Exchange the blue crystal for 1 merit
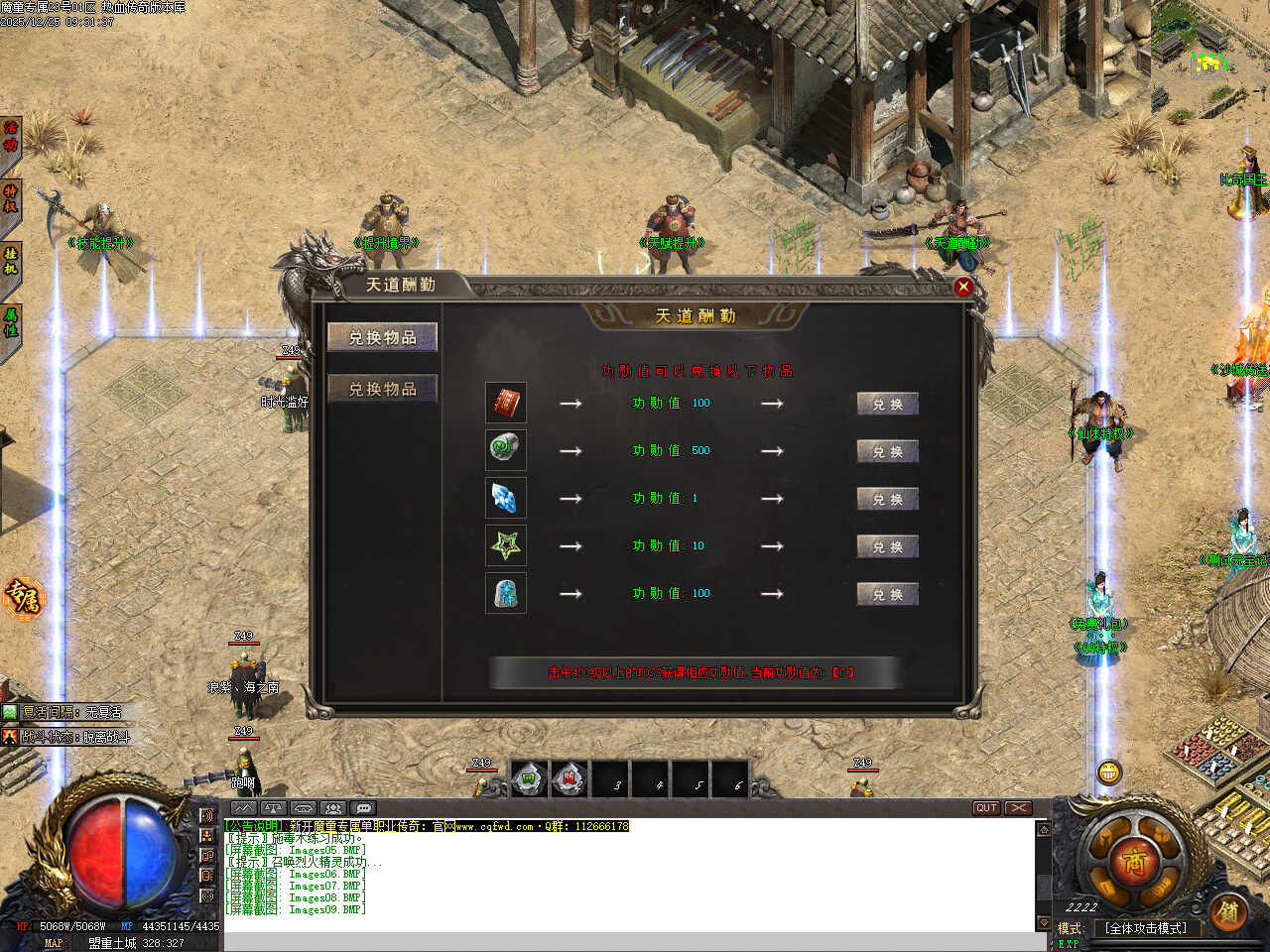The width and height of the screenshot is (1270, 952). click(x=887, y=499)
